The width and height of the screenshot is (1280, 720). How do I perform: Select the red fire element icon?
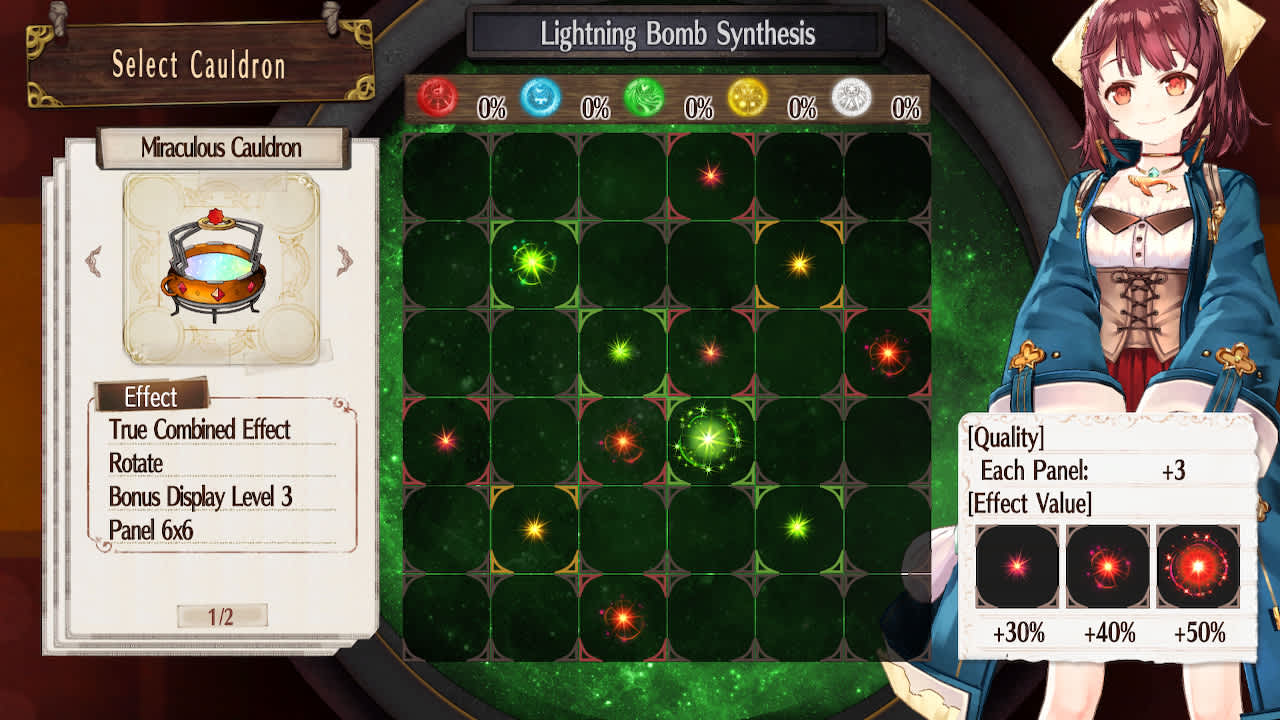click(x=436, y=100)
